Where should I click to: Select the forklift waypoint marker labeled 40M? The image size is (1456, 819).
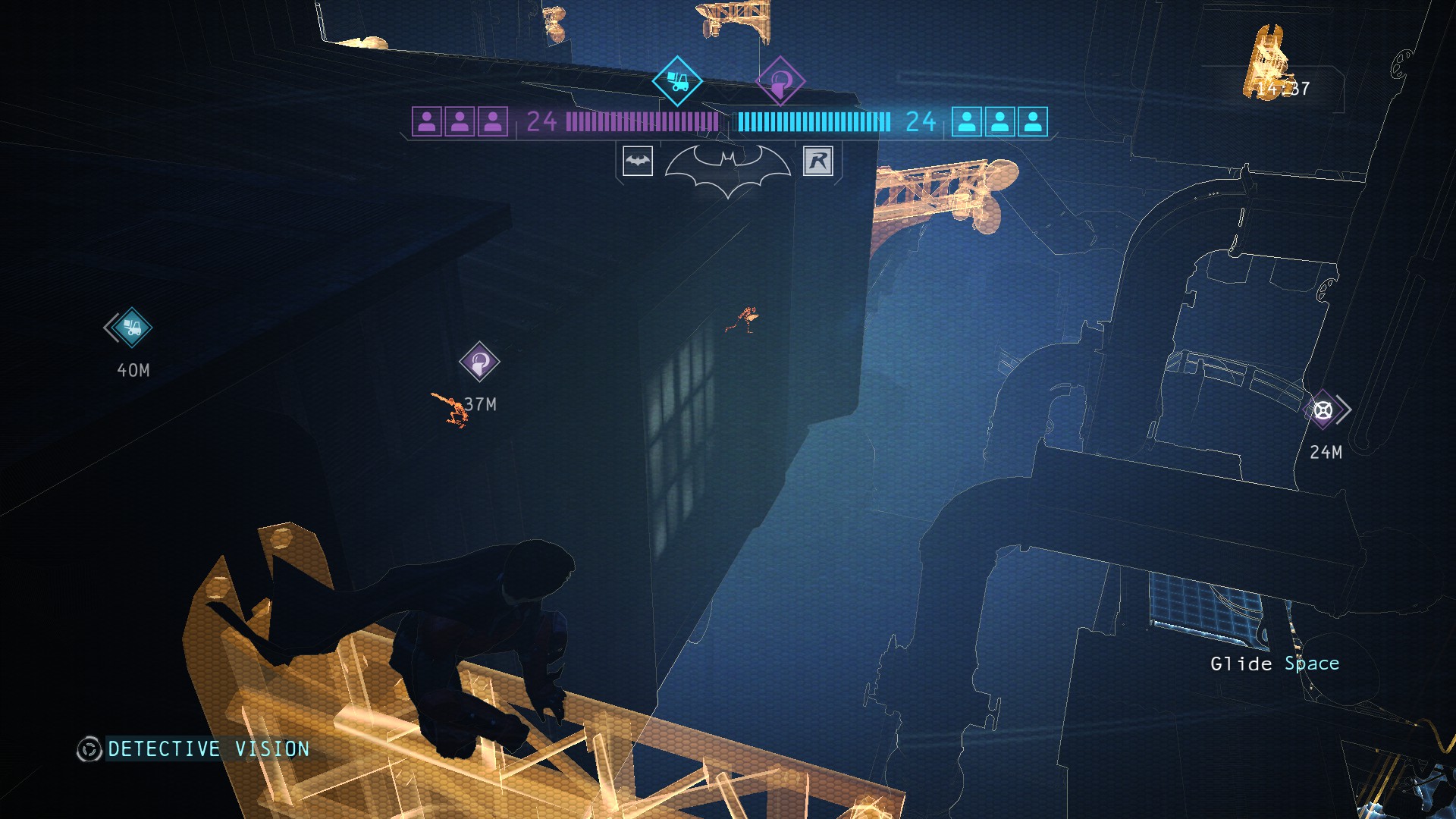click(132, 328)
